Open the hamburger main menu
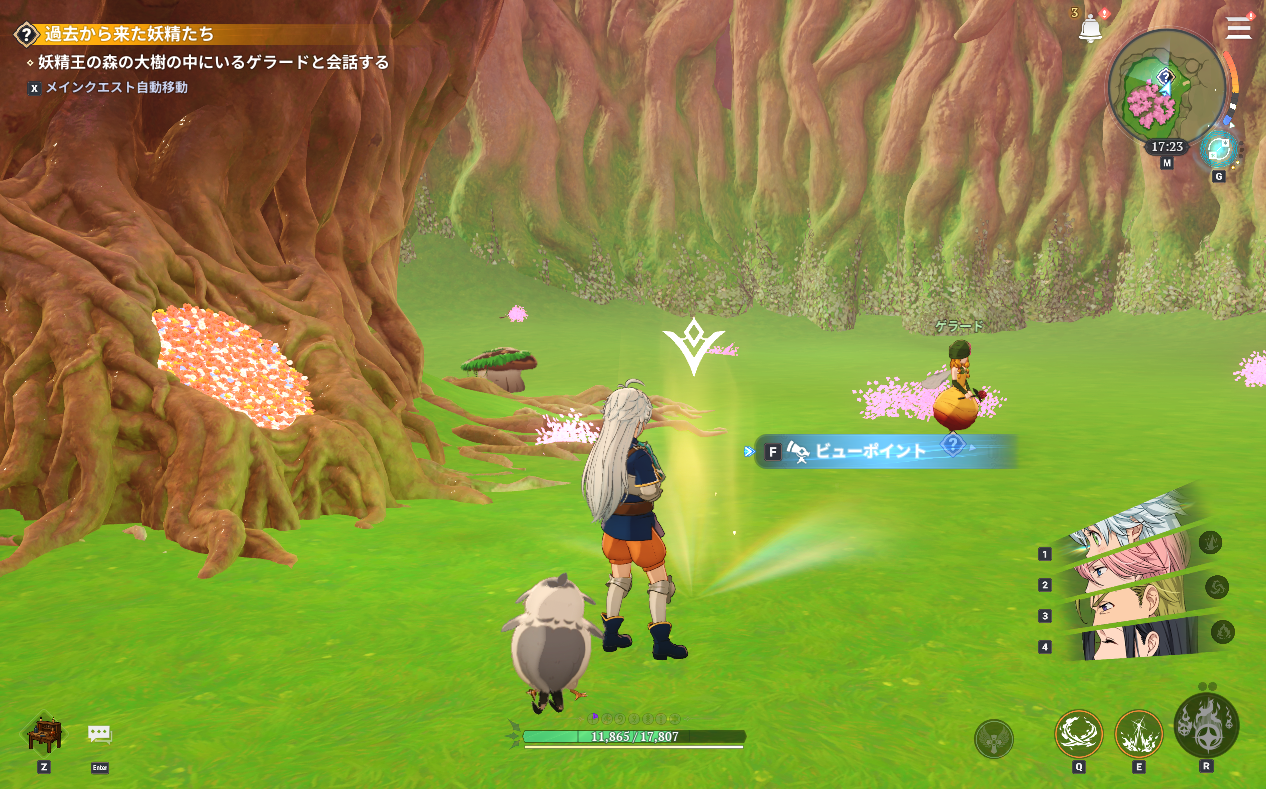This screenshot has height=789, width=1266. pos(1238,27)
